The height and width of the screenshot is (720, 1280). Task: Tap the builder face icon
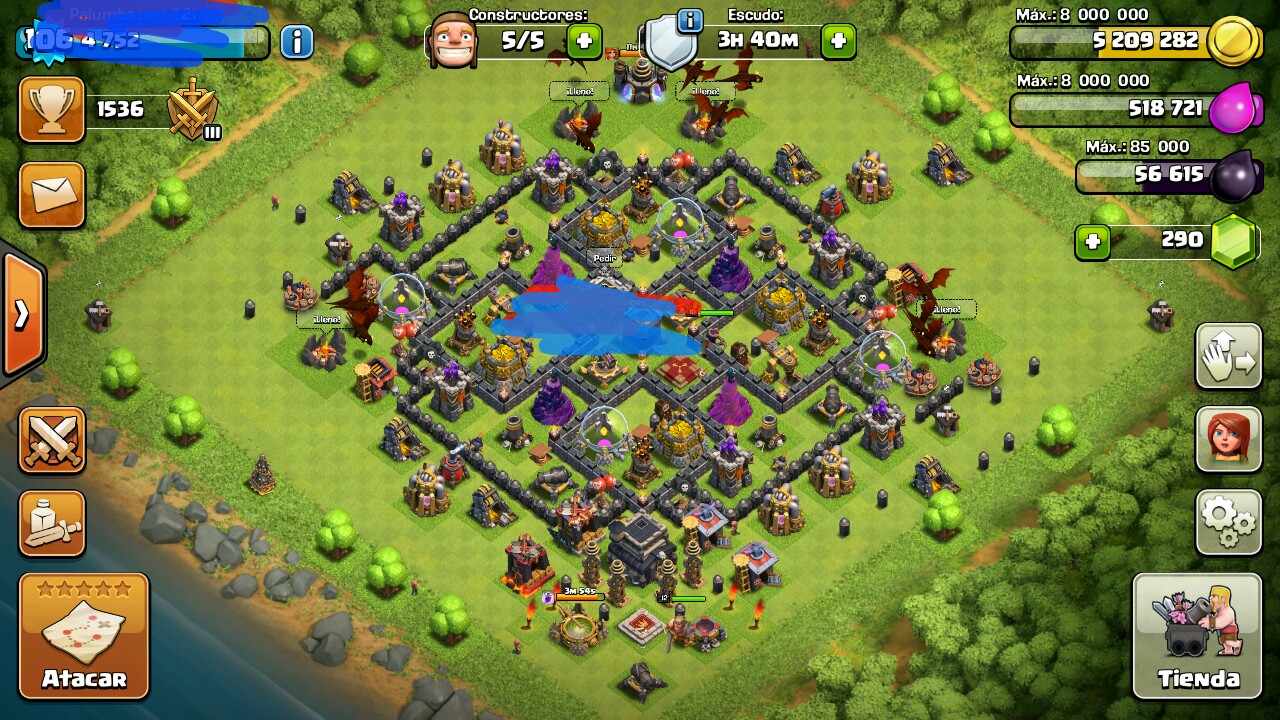[451, 41]
